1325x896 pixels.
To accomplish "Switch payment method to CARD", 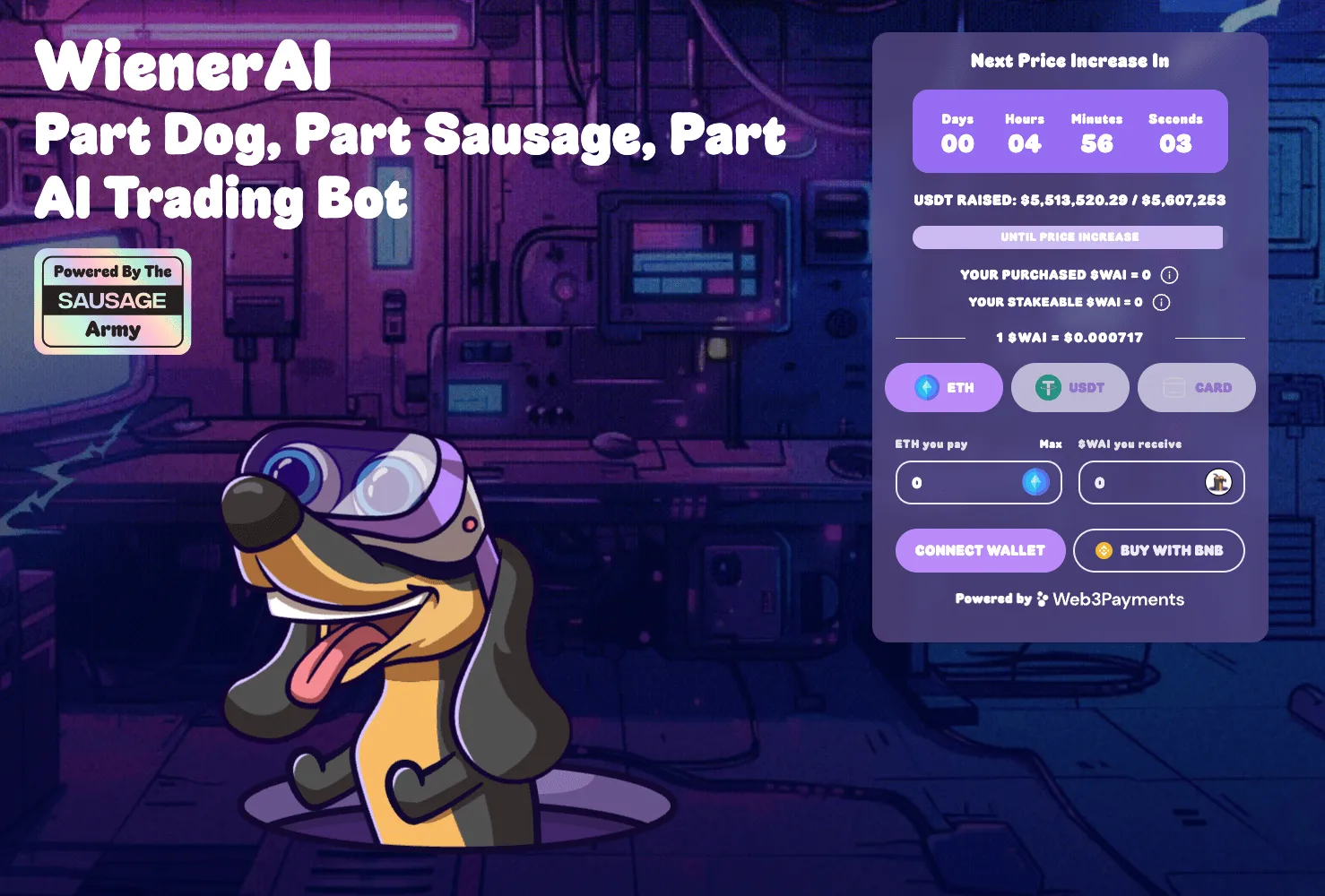I will (x=1197, y=387).
